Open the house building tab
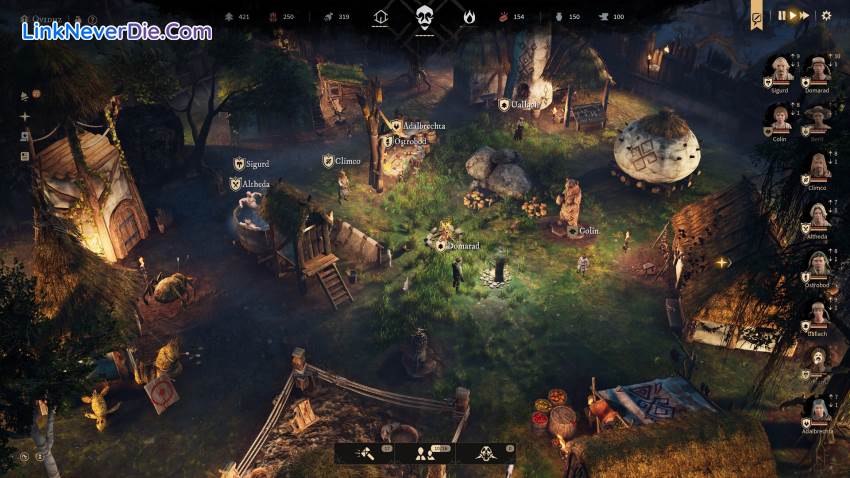Screen dimensions: 850x478 tap(380, 16)
